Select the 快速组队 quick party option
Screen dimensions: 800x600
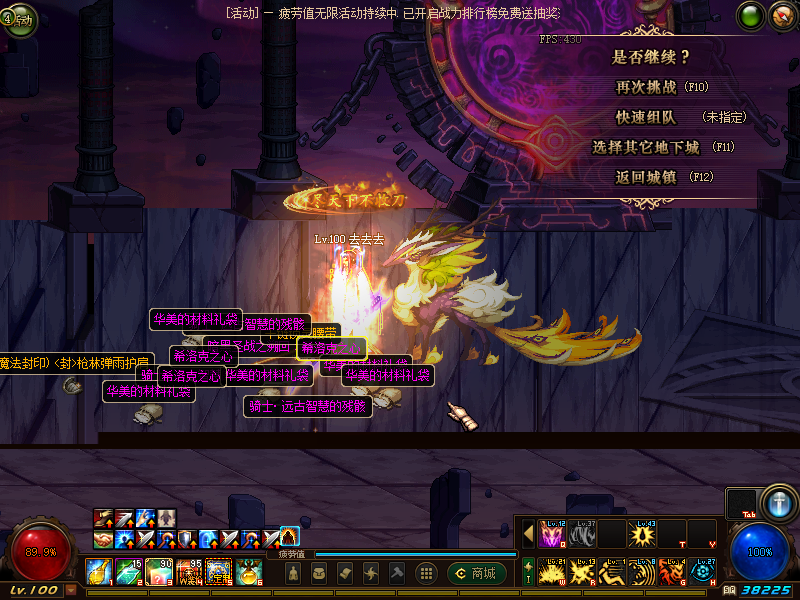click(x=646, y=117)
